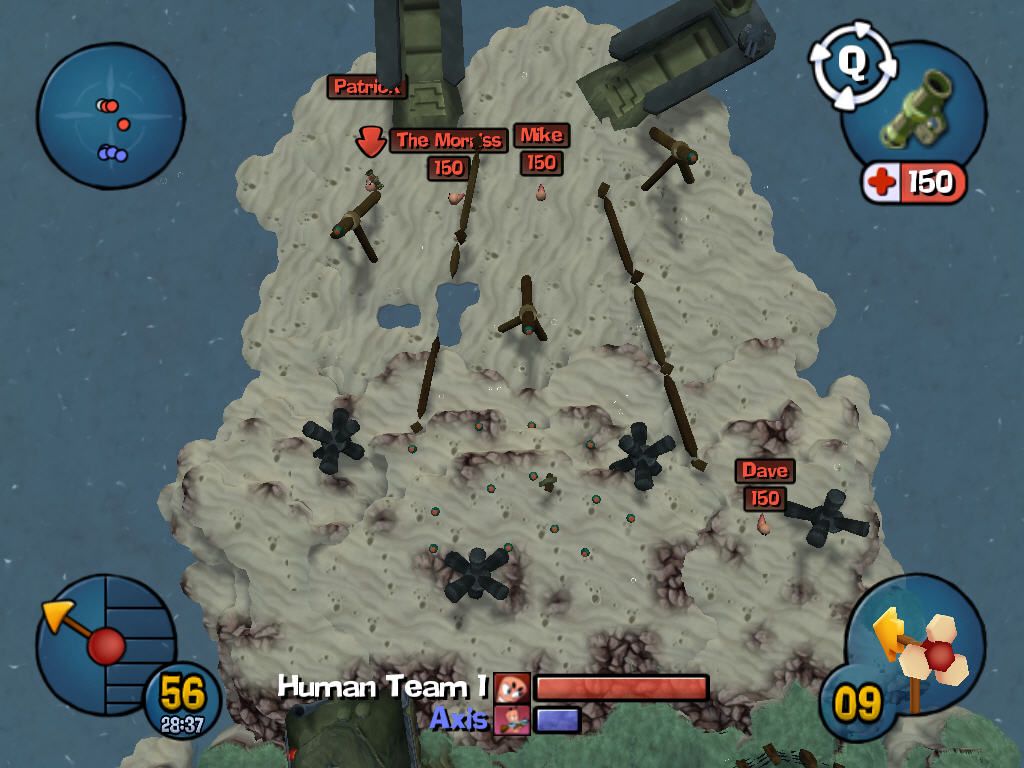Select The Morriss worm name label
Screen dimensions: 1024x768
[x=448, y=141]
